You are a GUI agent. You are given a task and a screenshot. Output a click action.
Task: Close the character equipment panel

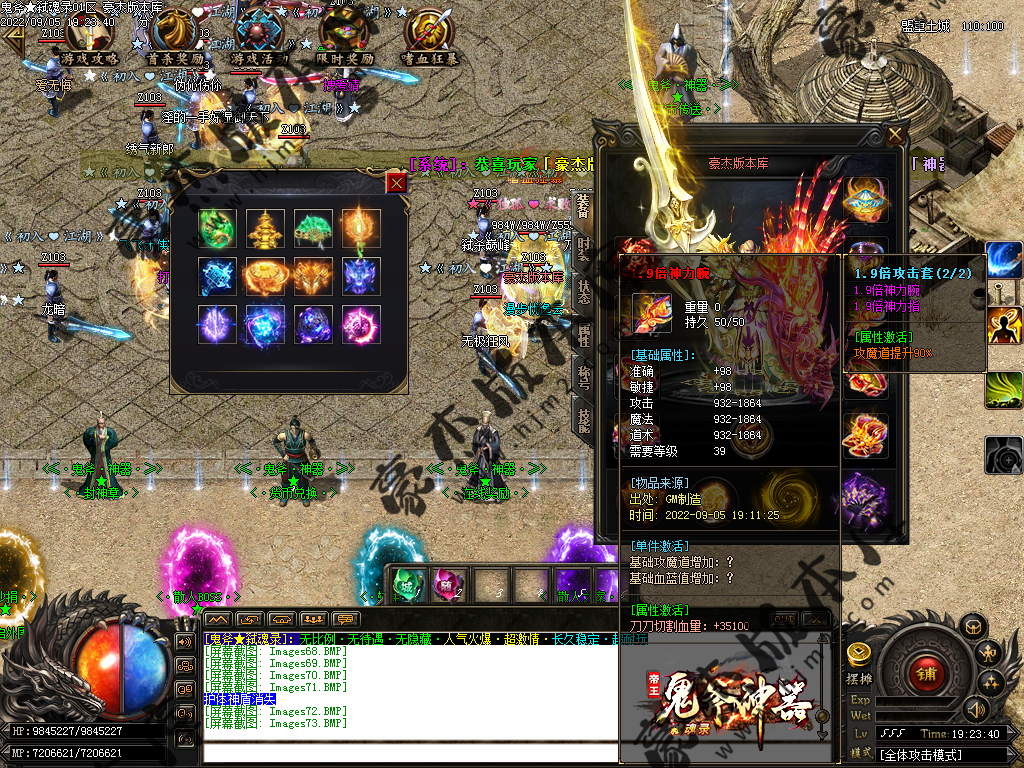tap(895, 135)
